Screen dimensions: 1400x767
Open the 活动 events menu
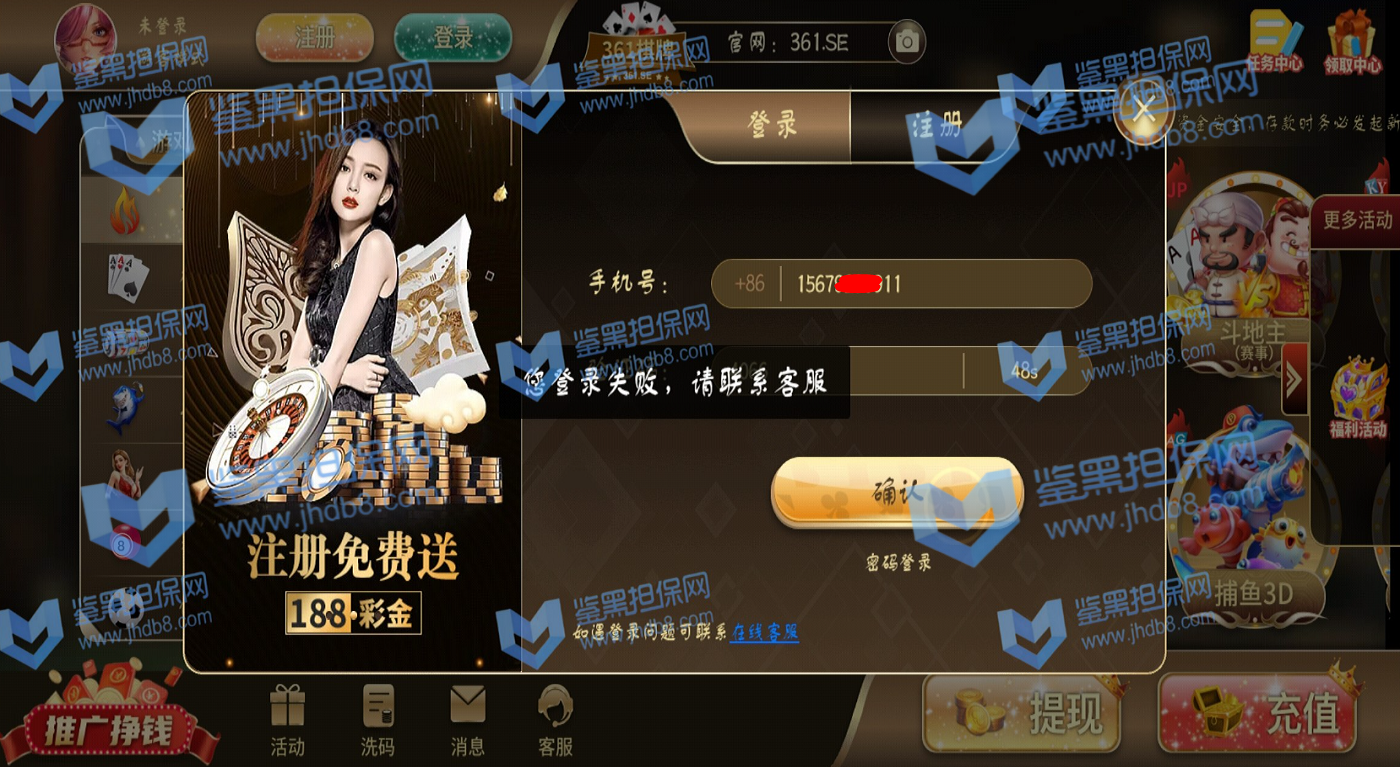[287, 720]
